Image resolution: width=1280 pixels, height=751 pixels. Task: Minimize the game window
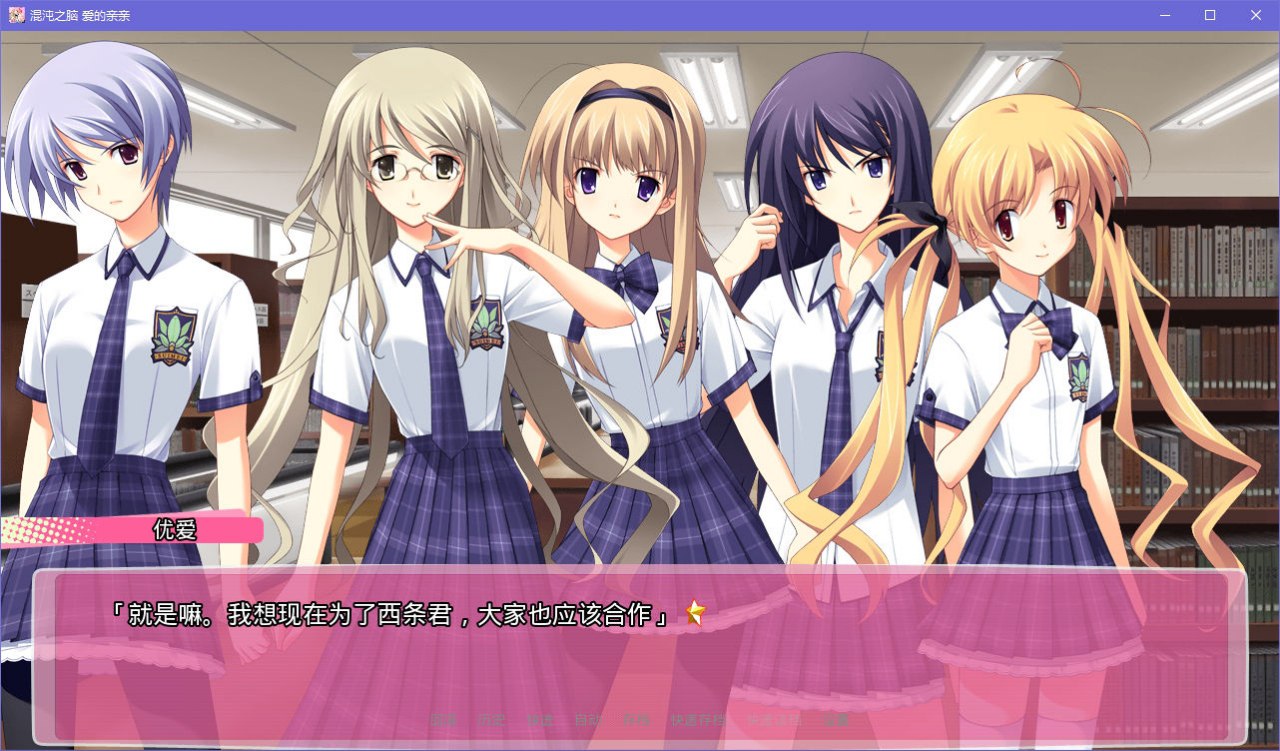click(1163, 15)
